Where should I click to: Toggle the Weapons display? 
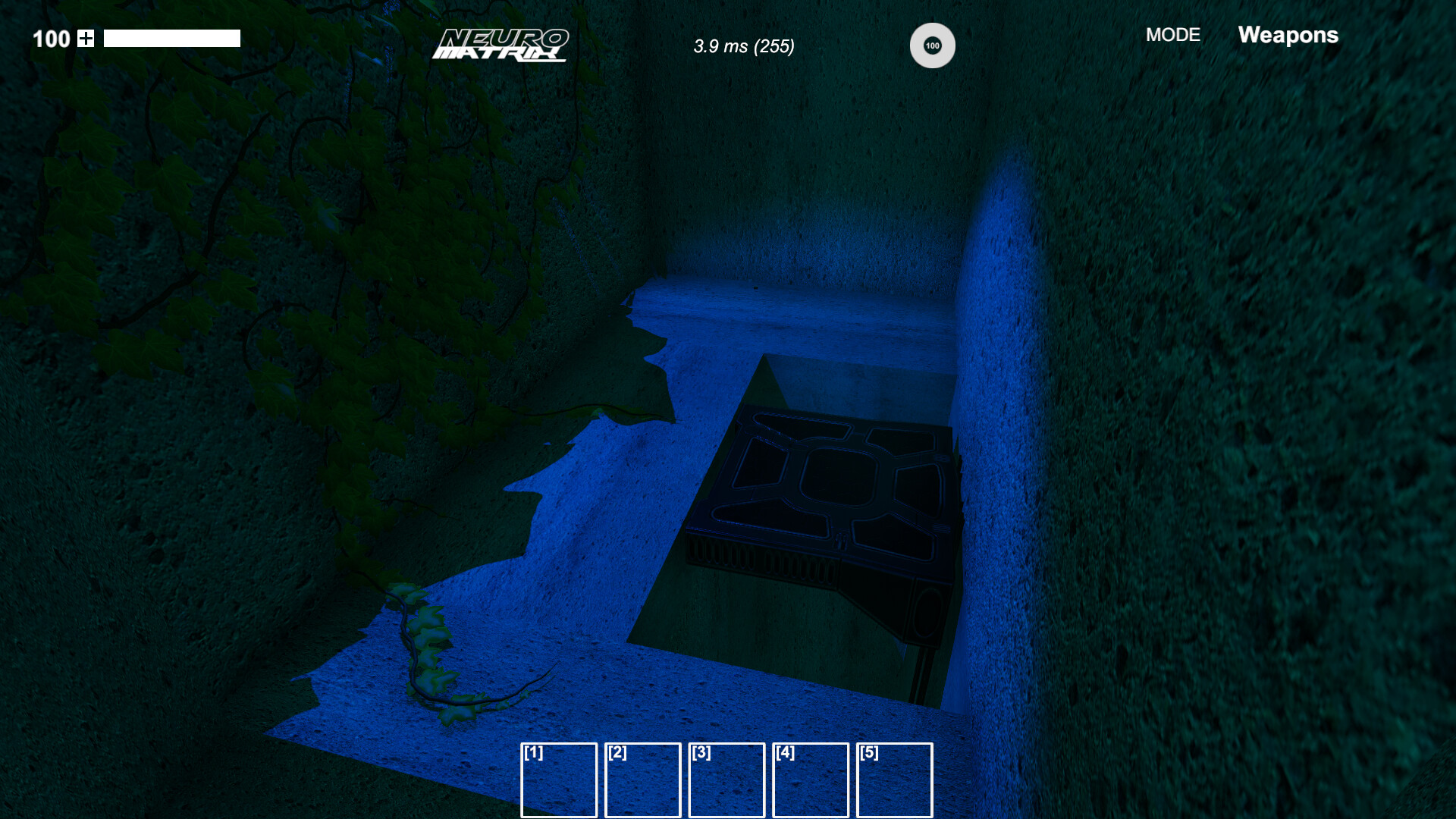pyautogui.click(x=1288, y=35)
